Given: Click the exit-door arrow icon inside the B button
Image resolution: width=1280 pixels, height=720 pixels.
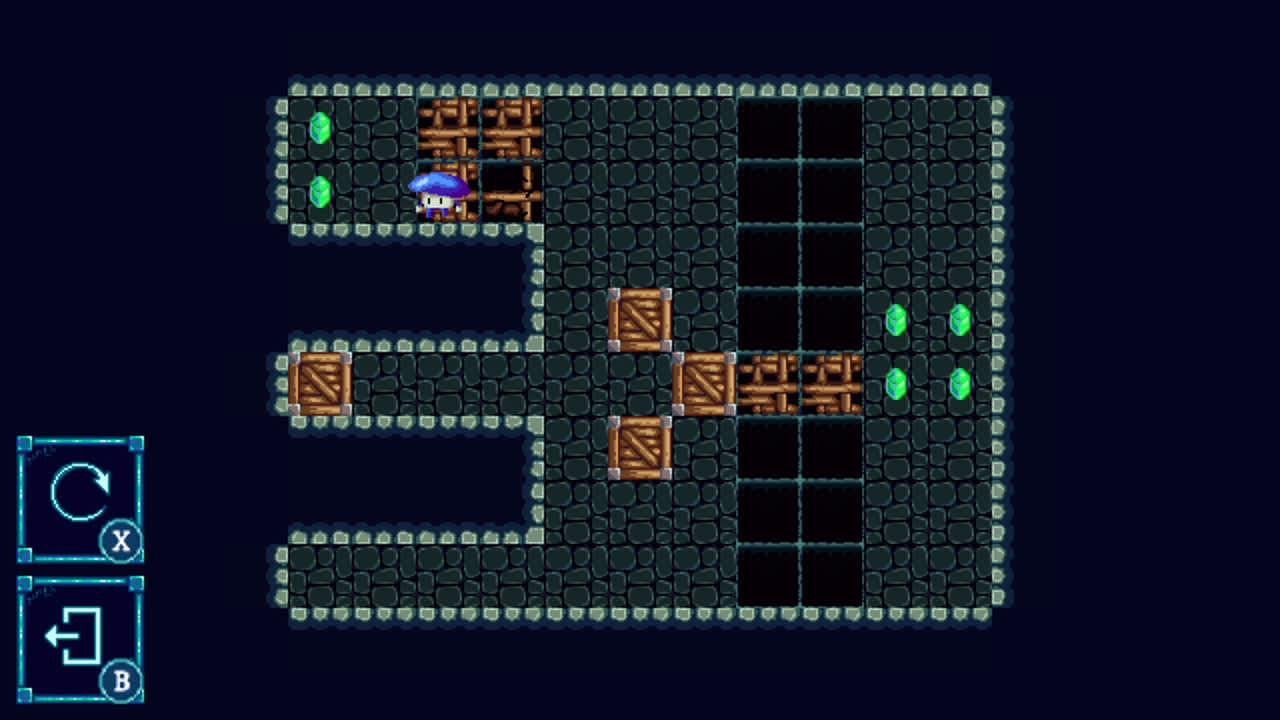Looking at the screenshot, I should pyautogui.click(x=73, y=633).
